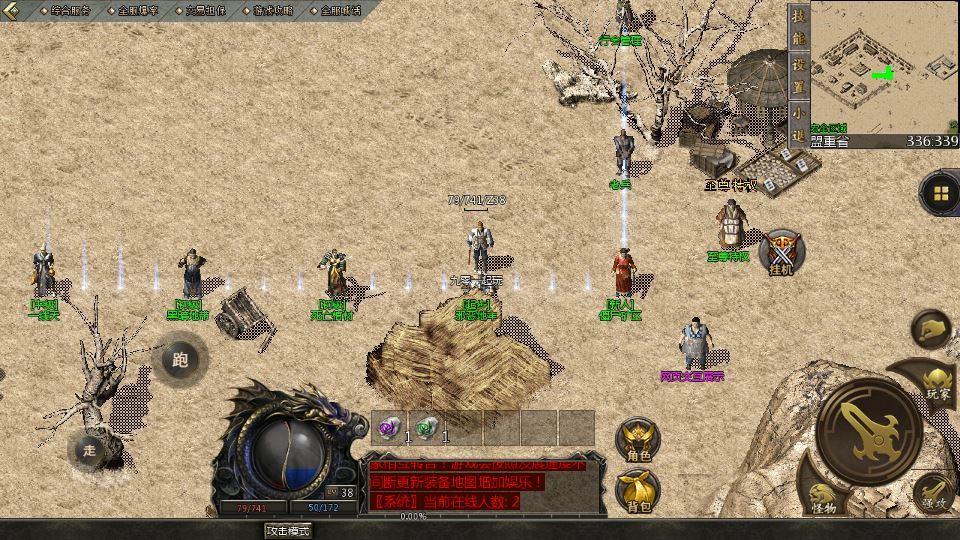Target nearest 怪物 monster
960x540 pixels.
(823, 498)
